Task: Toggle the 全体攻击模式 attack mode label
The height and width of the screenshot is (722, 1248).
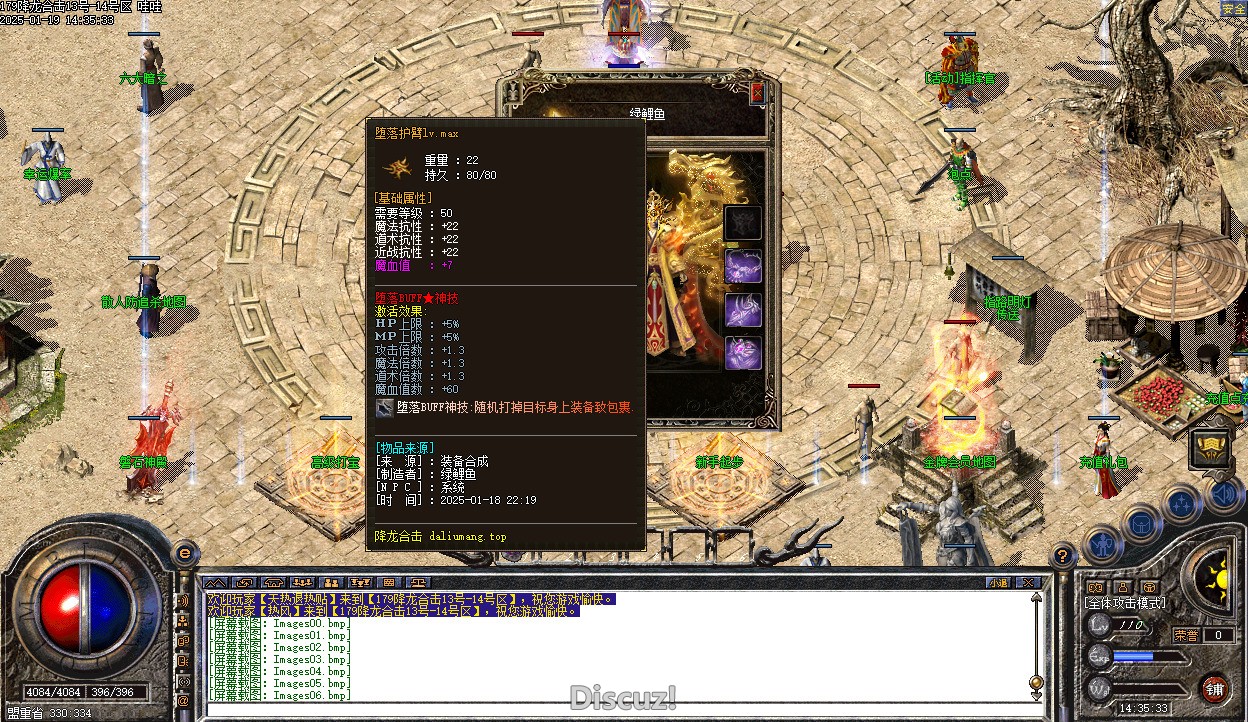Action: (x=1125, y=603)
